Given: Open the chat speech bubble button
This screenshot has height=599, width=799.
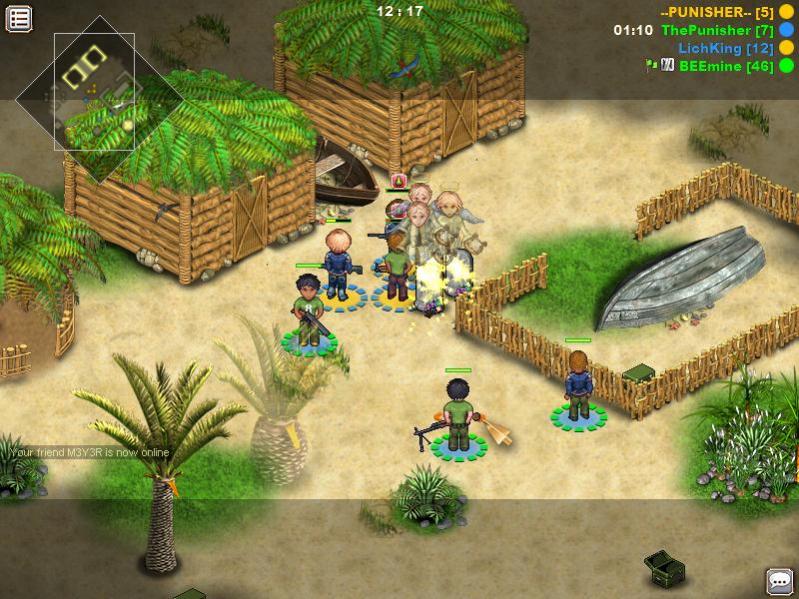Looking at the screenshot, I should (779, 581).
